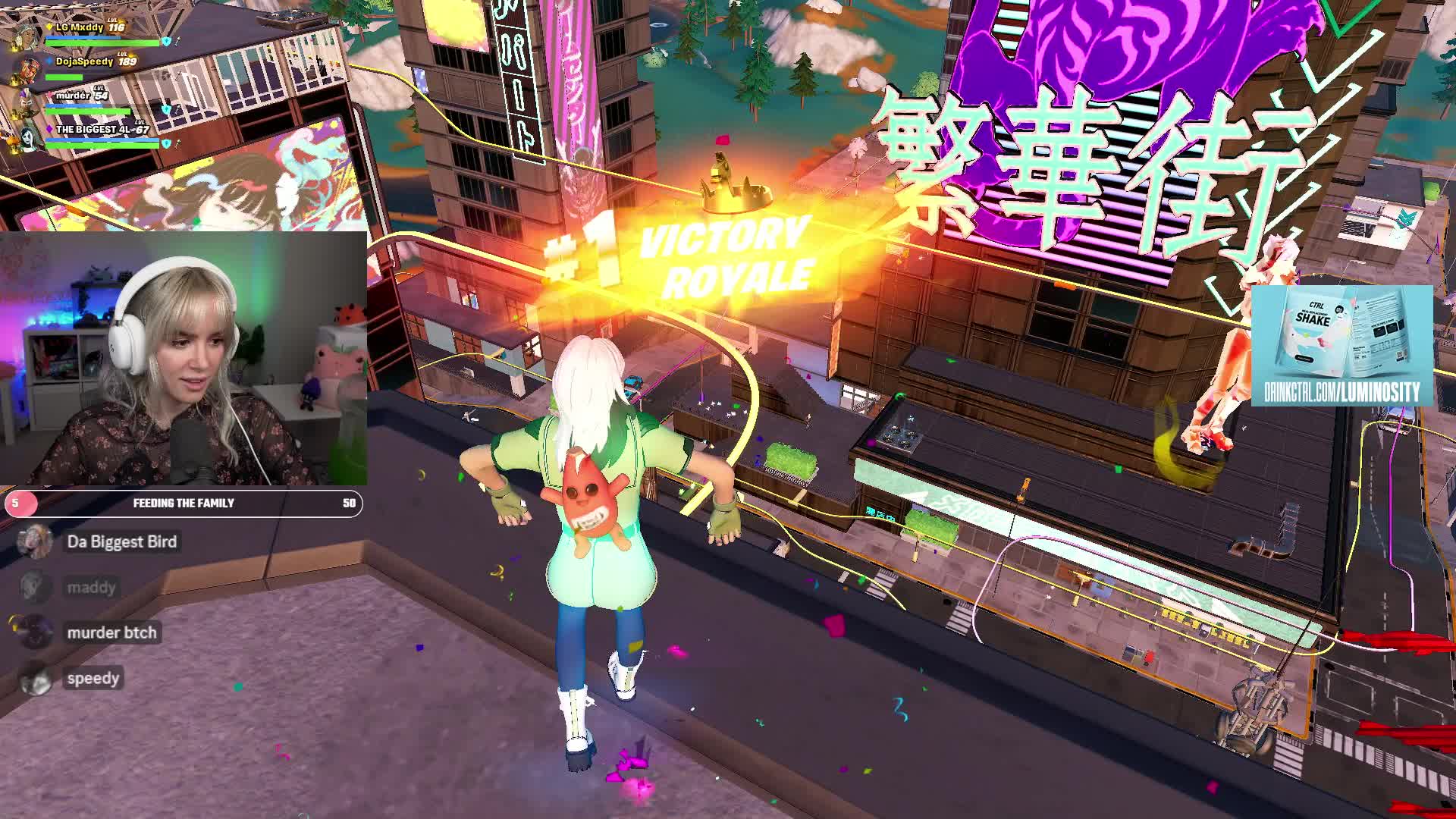Select DojaSpeedy's squad member row

pos(84,61)
